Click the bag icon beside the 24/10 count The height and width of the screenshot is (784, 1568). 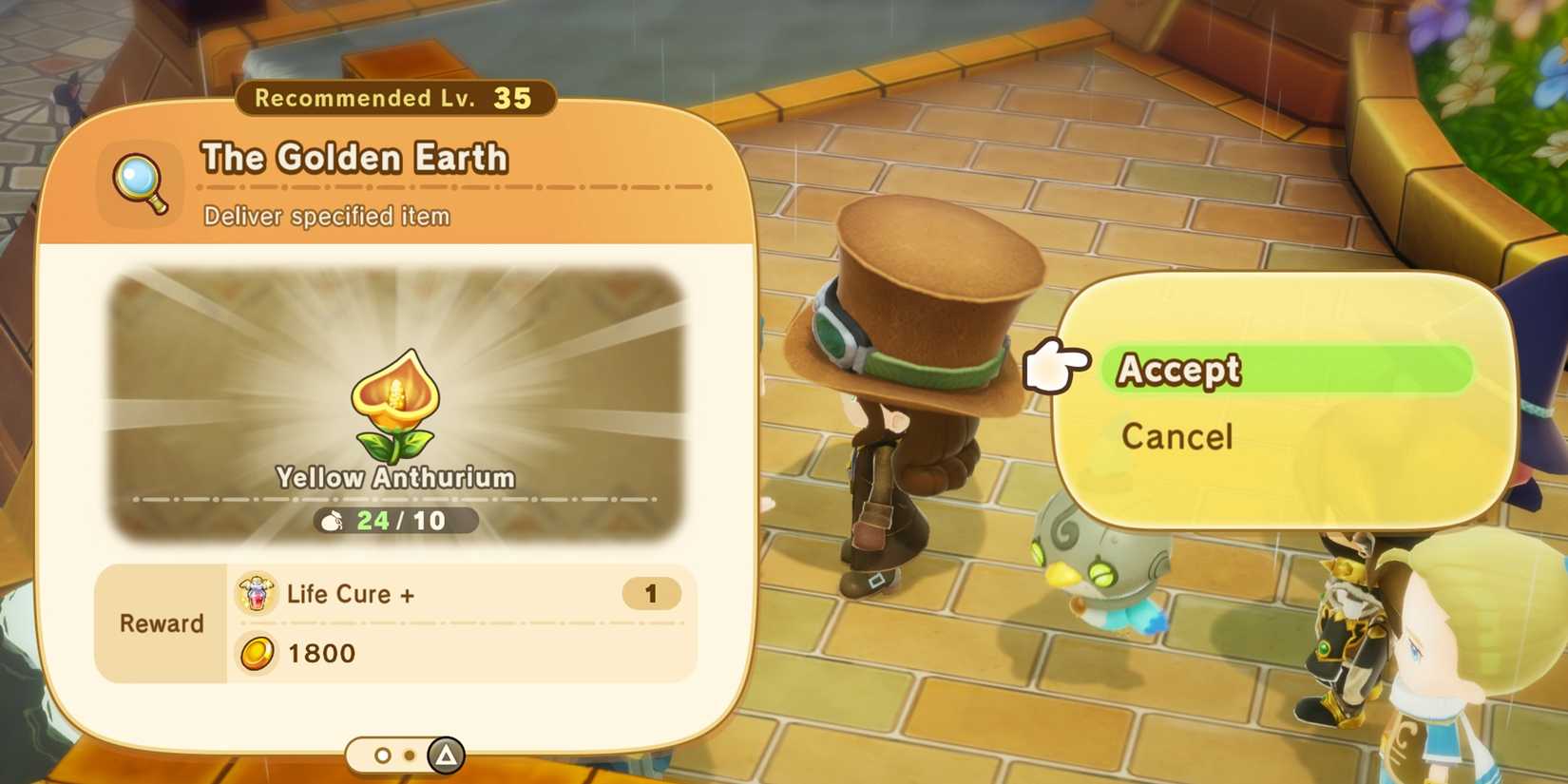coord(332,520)
